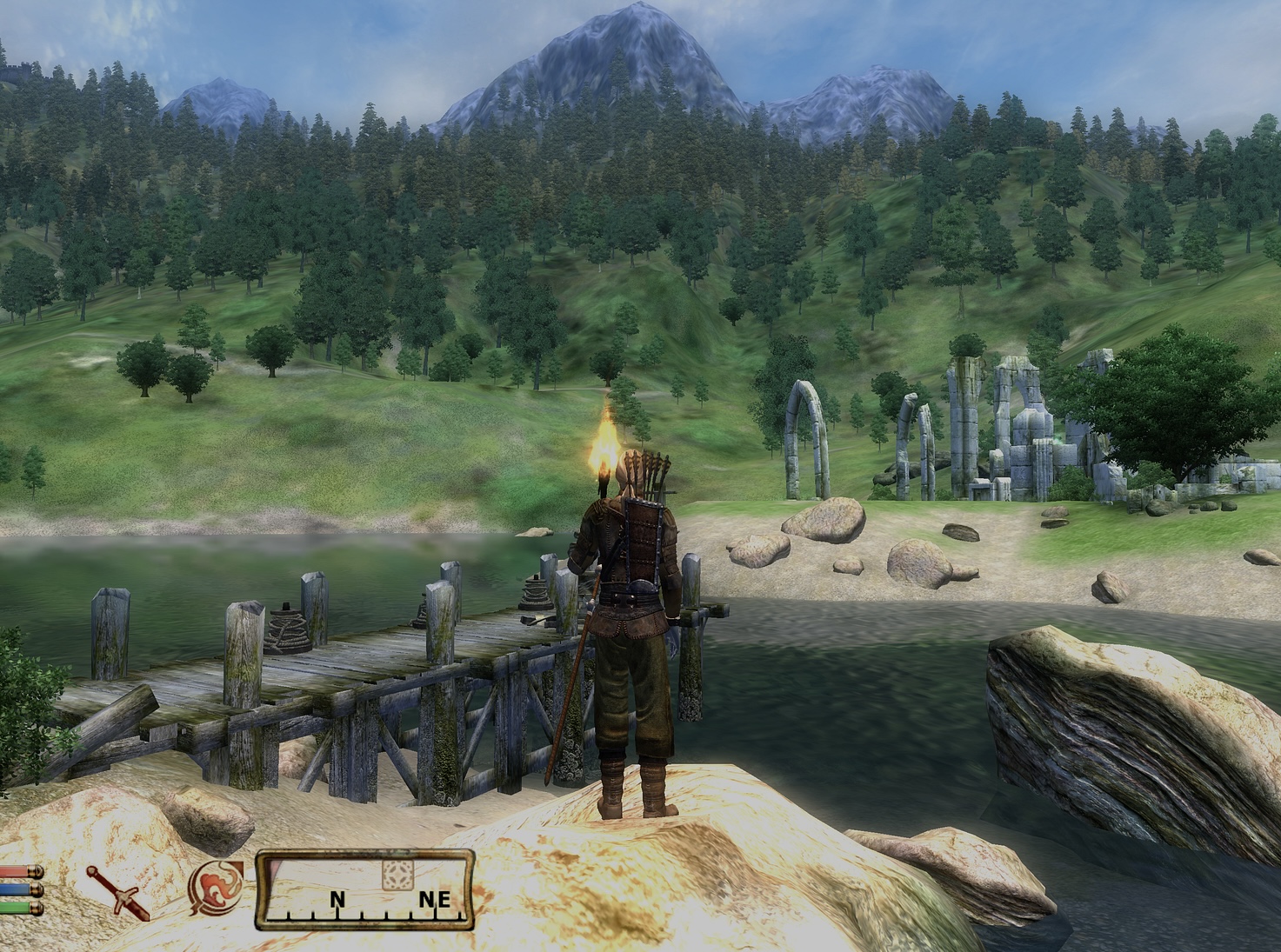Select the red active spell icon
Viewport: 1281px width, 952px height.
click(x=216, y=889)
